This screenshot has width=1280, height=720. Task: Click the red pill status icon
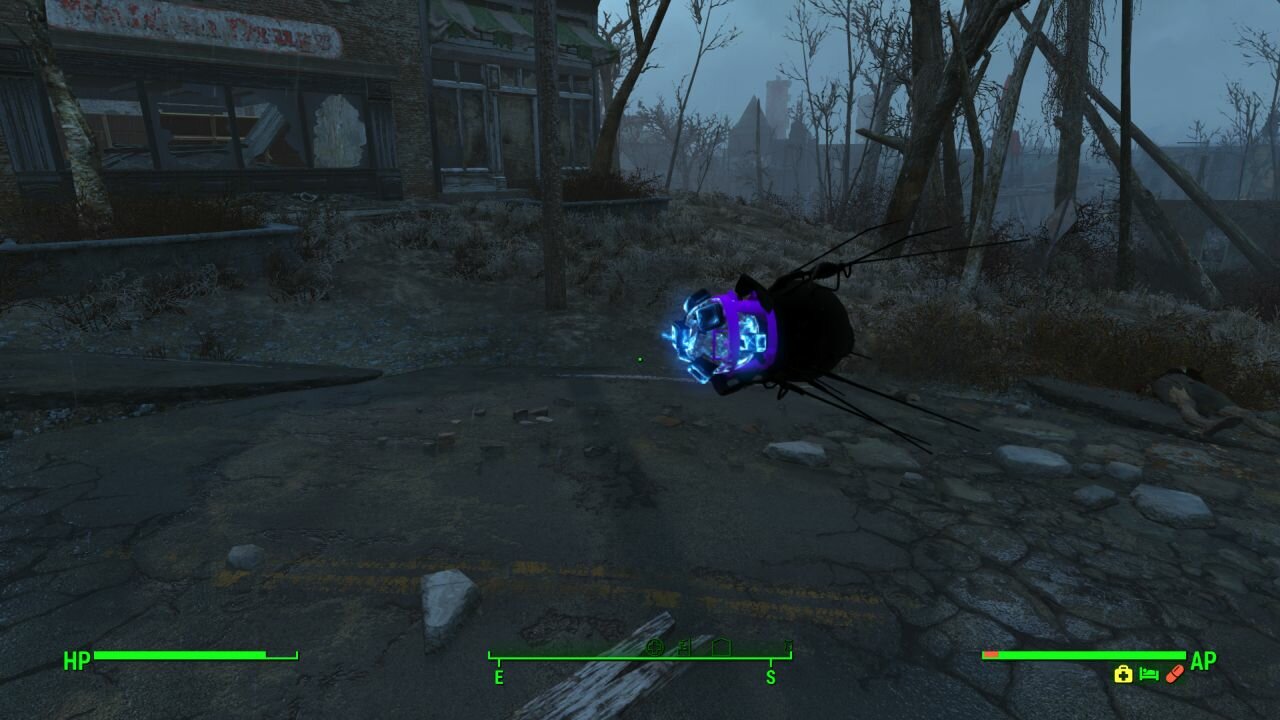point(1174,674)
